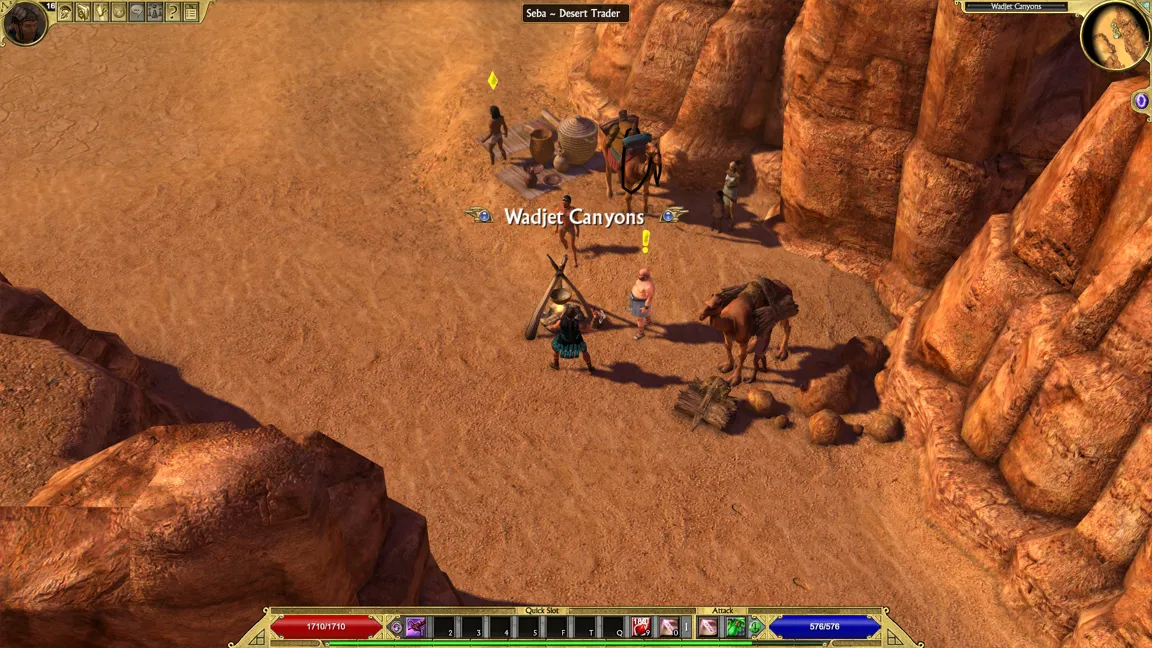Click the hero portrait
This screenshot has height=648, width=1152.
click(x=24, y=23)
